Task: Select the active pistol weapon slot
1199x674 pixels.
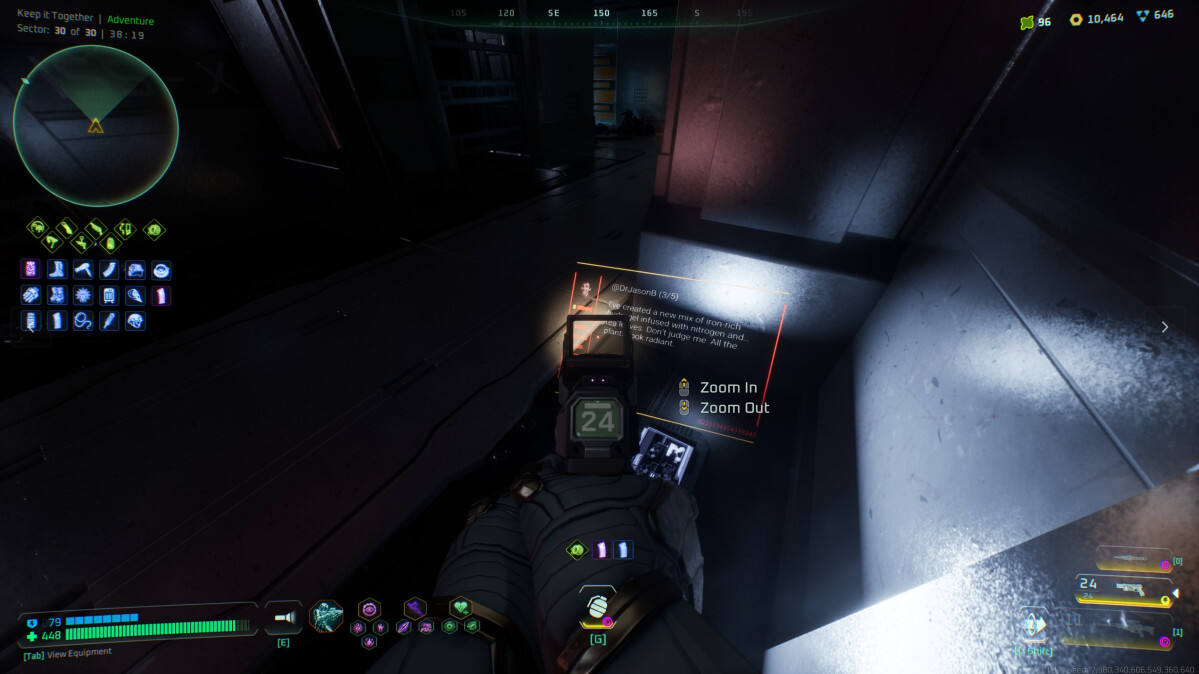Action: point(1124,590)
